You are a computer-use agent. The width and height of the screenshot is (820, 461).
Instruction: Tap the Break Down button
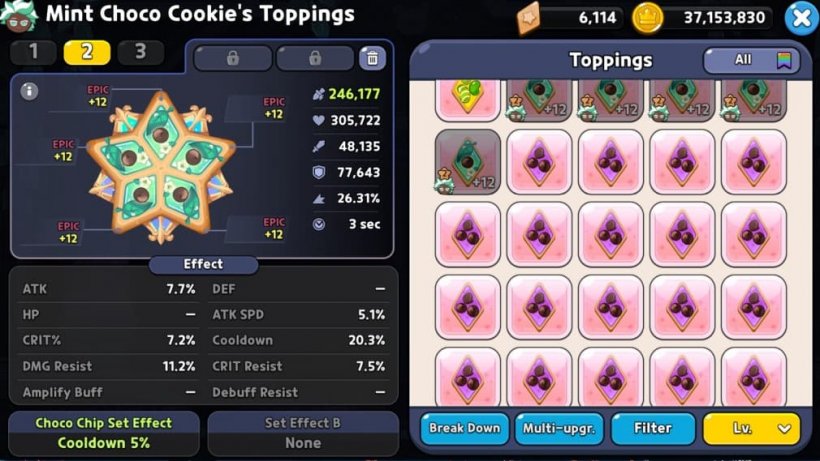coord(464,428)
